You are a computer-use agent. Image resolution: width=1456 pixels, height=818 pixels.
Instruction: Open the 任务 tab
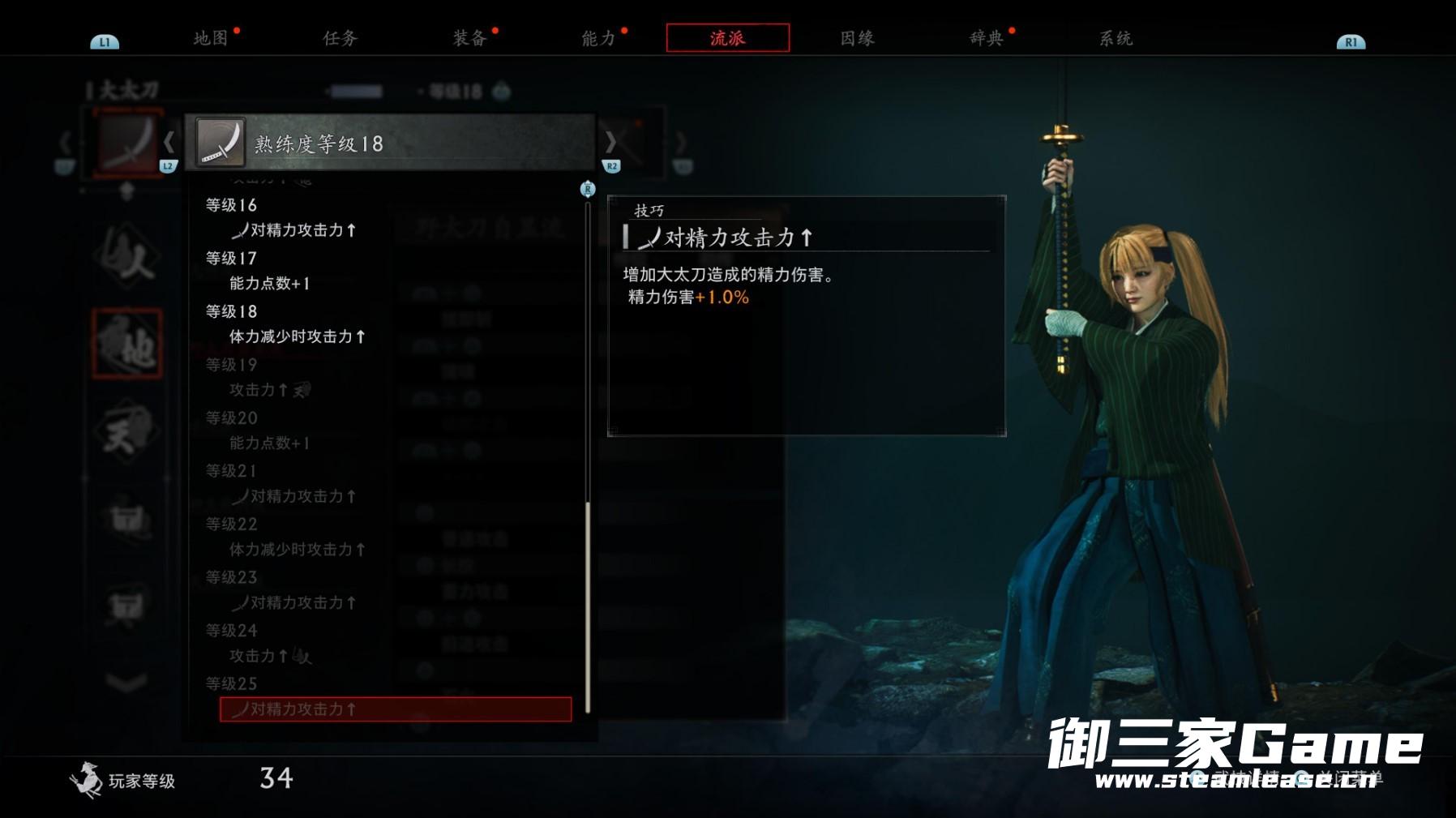pyautogui.click(x=340, y=38)
